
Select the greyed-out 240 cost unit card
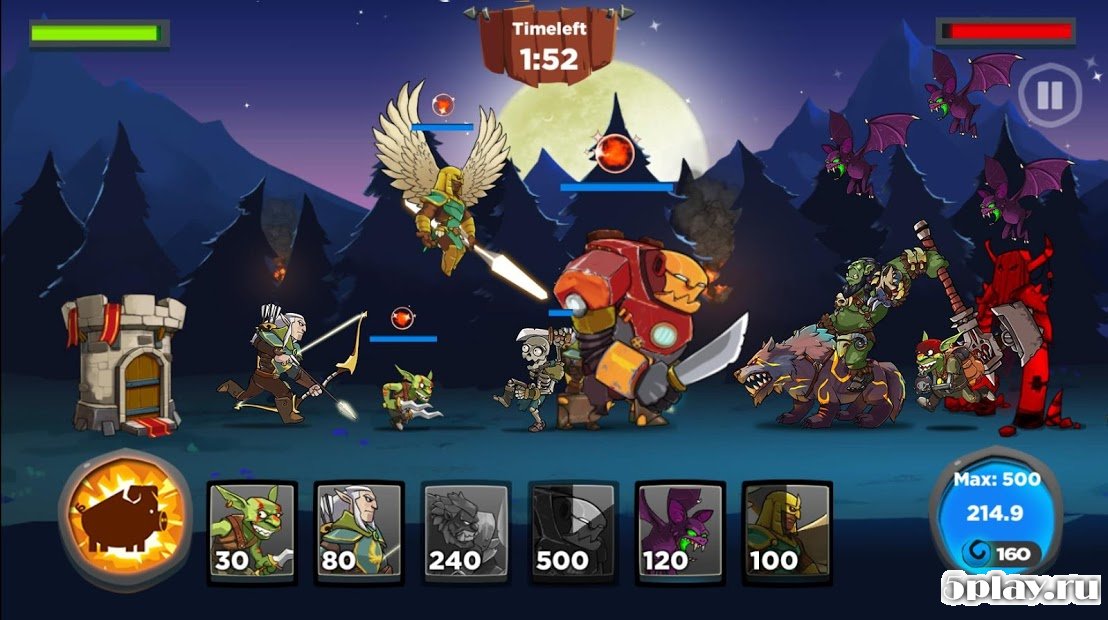[x=466, y=532]
